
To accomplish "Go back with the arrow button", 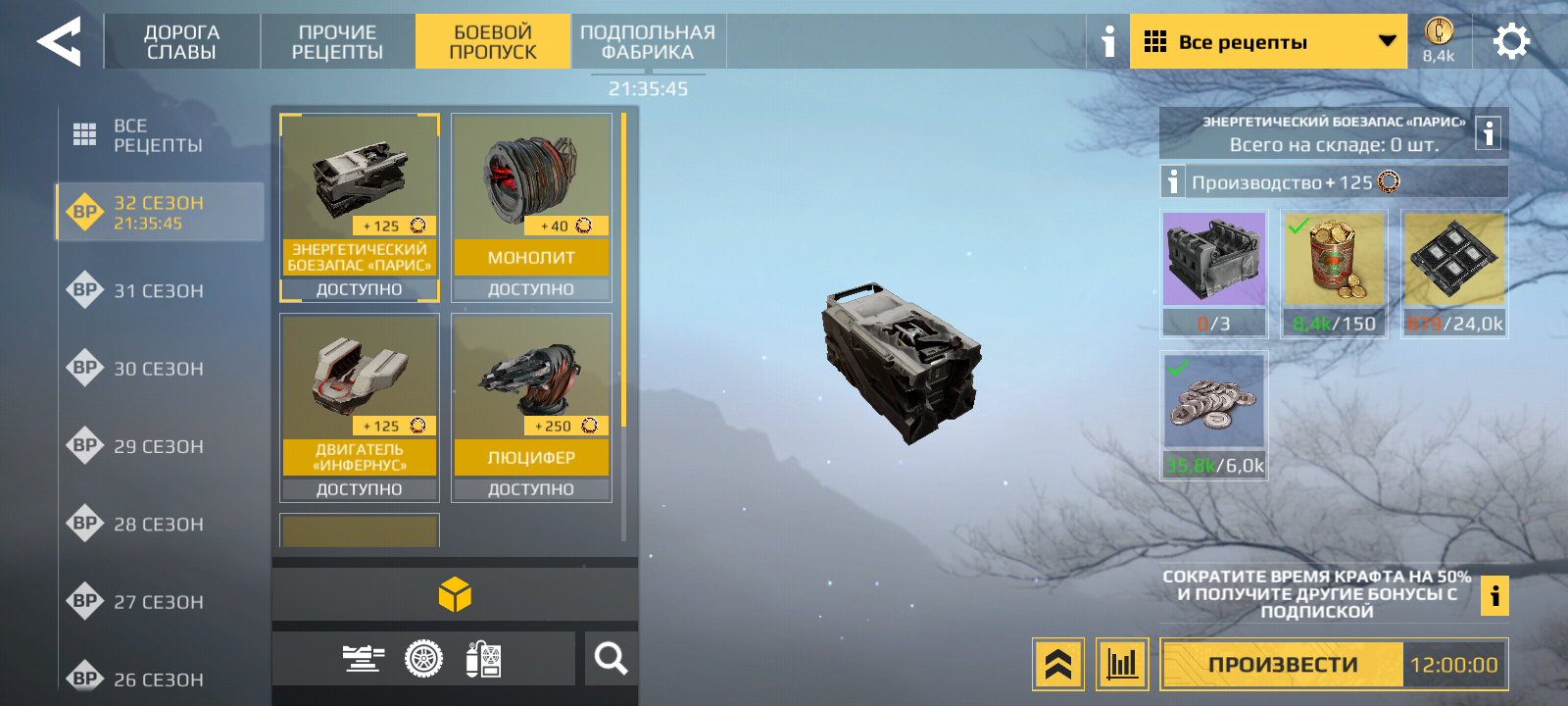I will (x=59, y=42).
